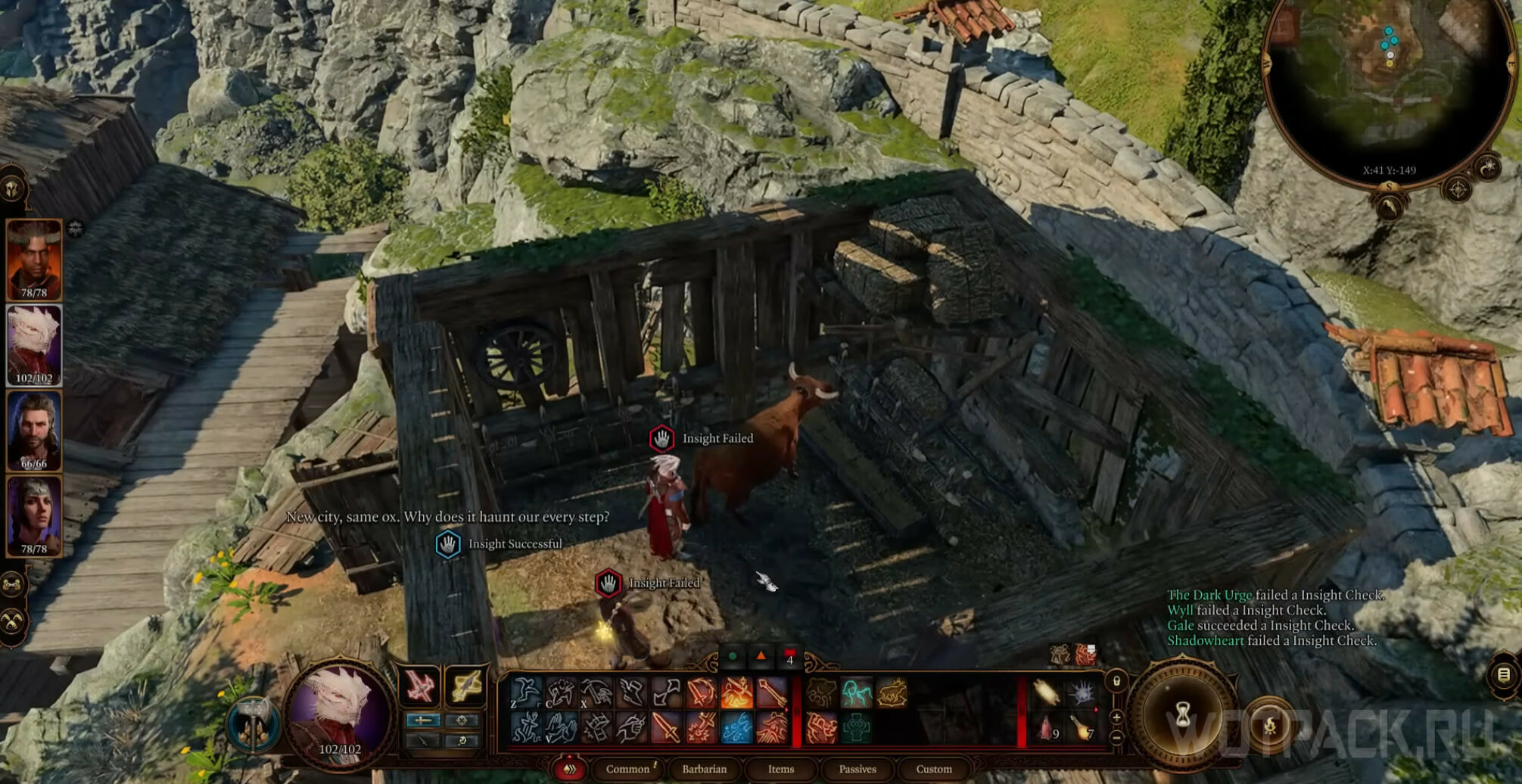Use the scroll item in the hotbar
This screenshot has height=784, width=1522.
click(x=1047, y=692)
